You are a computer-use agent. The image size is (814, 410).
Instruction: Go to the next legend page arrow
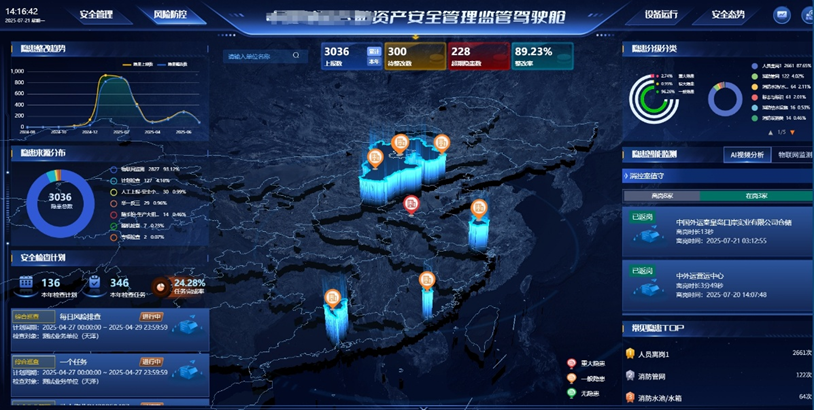[794, 132]
